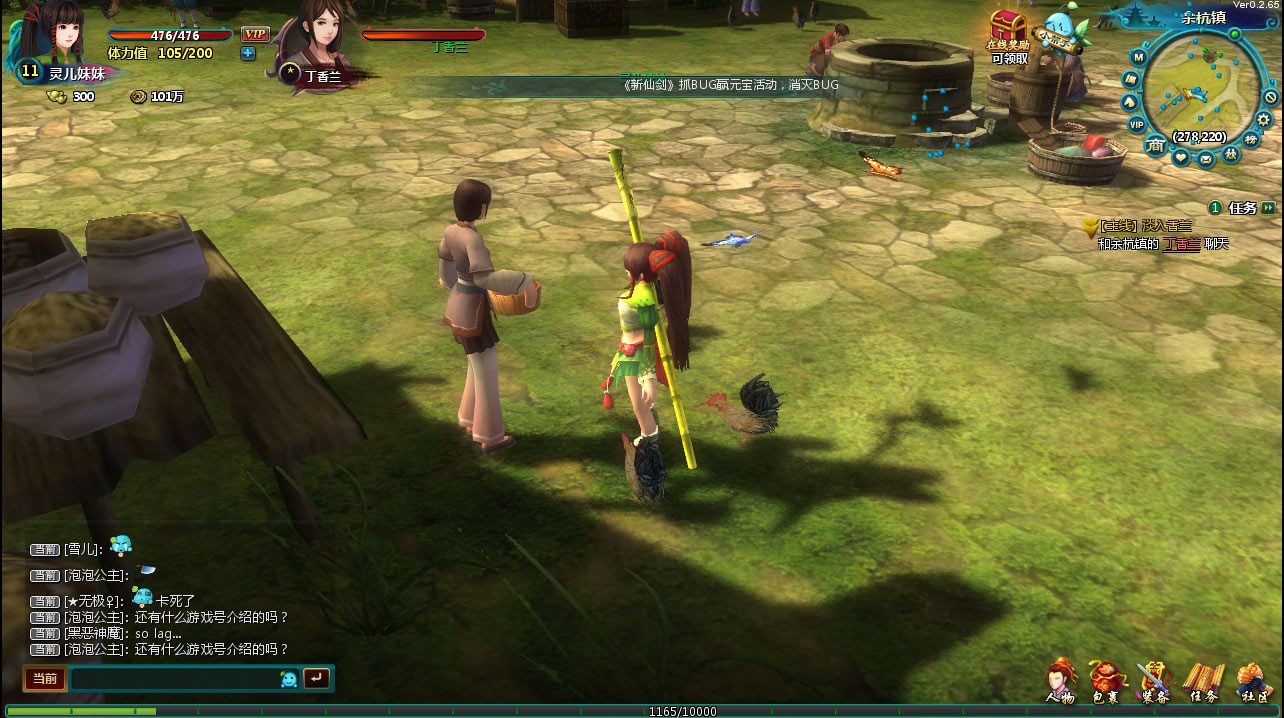This screenshot has width=1284, height=718.
Task: Open the 社区 community menu
Action: pyautogui.click(x=1251, y=682)
